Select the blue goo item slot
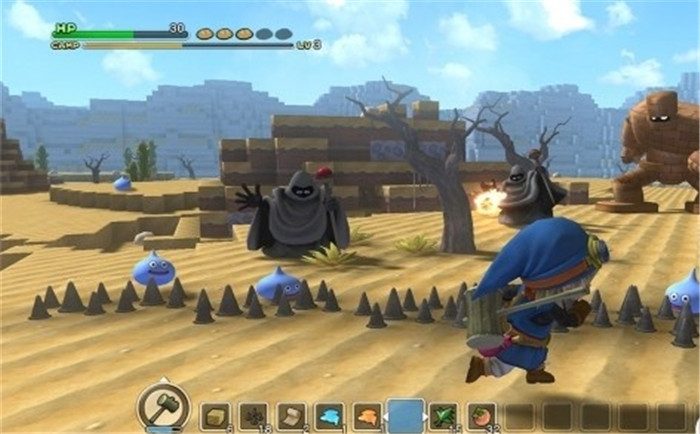700x434 pixels. (x=329, y=416)
